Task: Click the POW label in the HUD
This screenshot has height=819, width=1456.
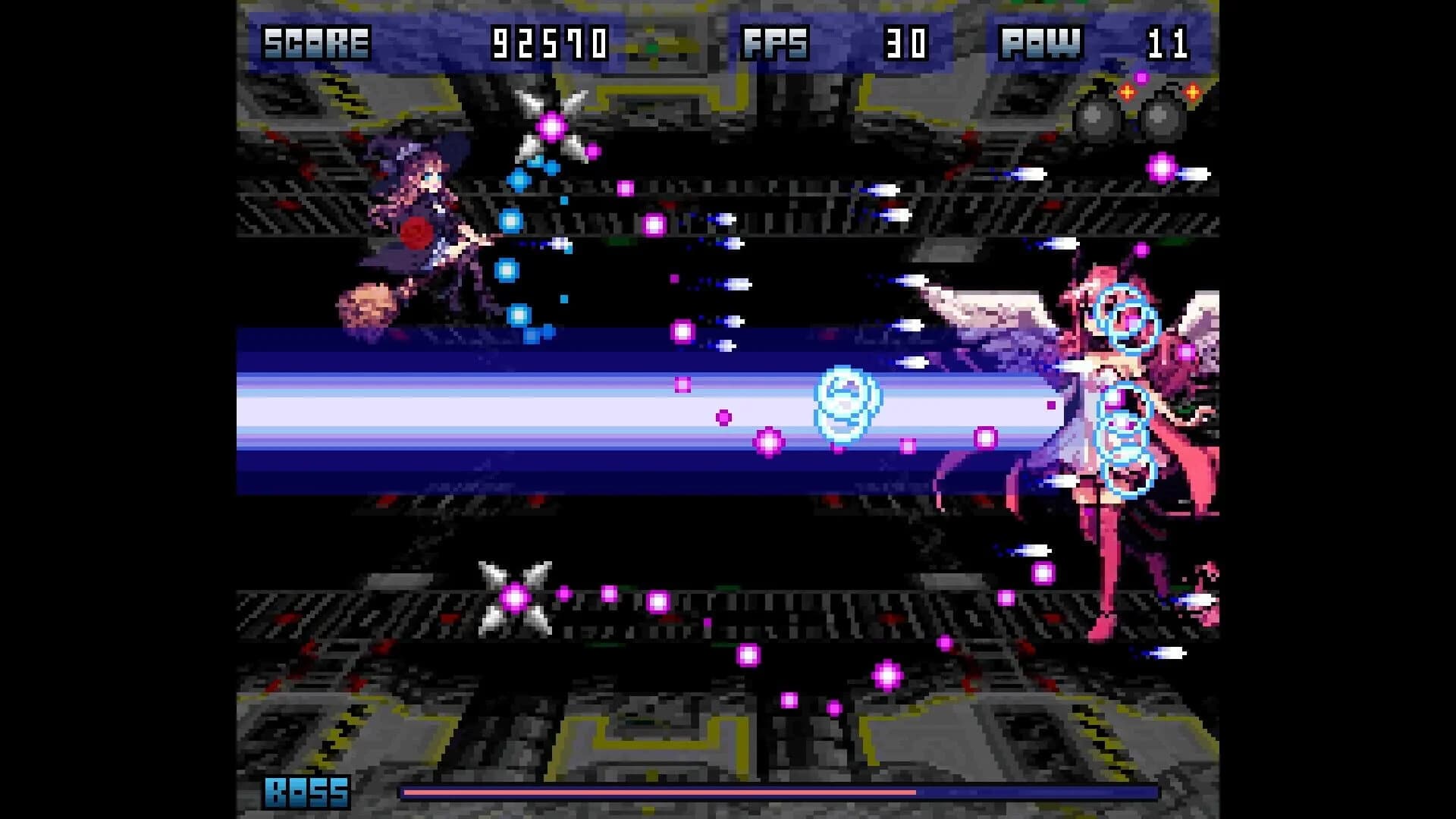Action: 1041,42
